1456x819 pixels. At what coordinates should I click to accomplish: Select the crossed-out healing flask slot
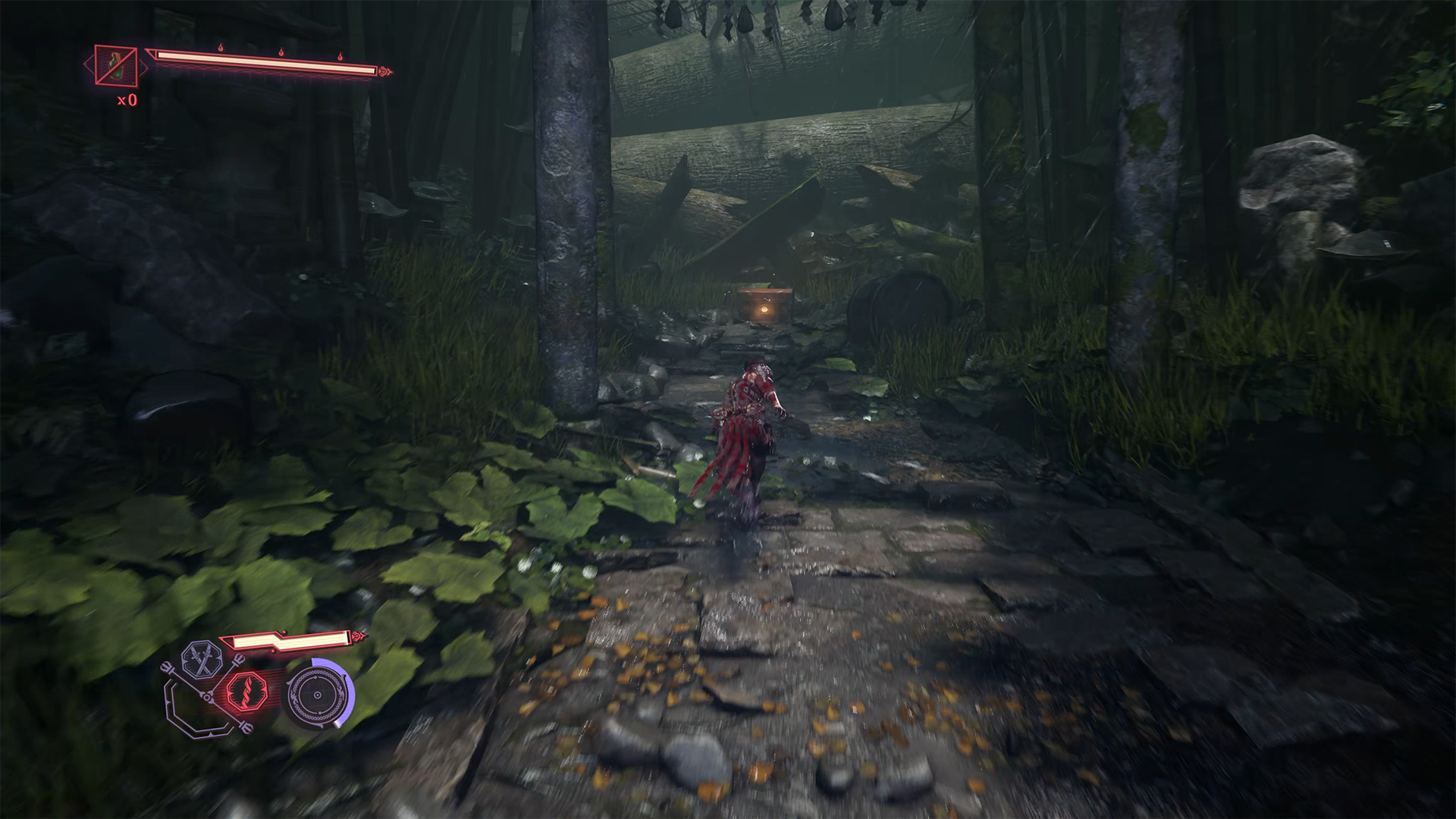click(116, 65)
